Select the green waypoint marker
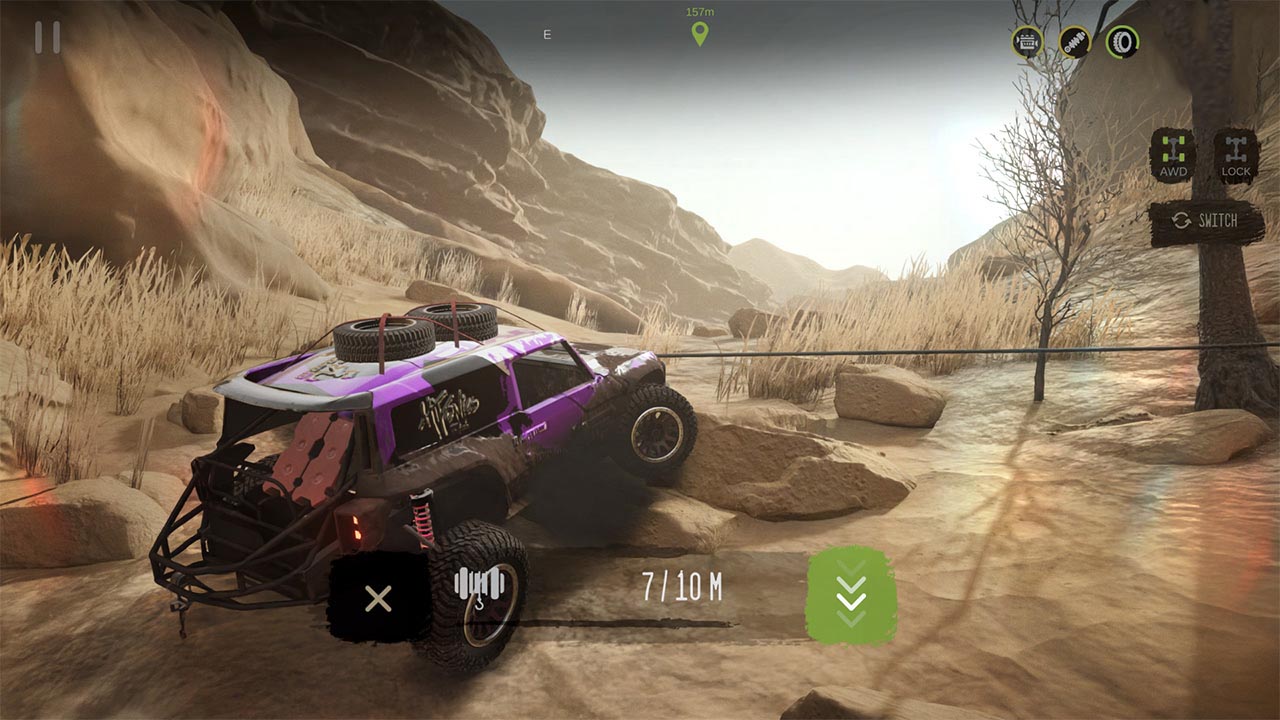 [x=699, y=31]
